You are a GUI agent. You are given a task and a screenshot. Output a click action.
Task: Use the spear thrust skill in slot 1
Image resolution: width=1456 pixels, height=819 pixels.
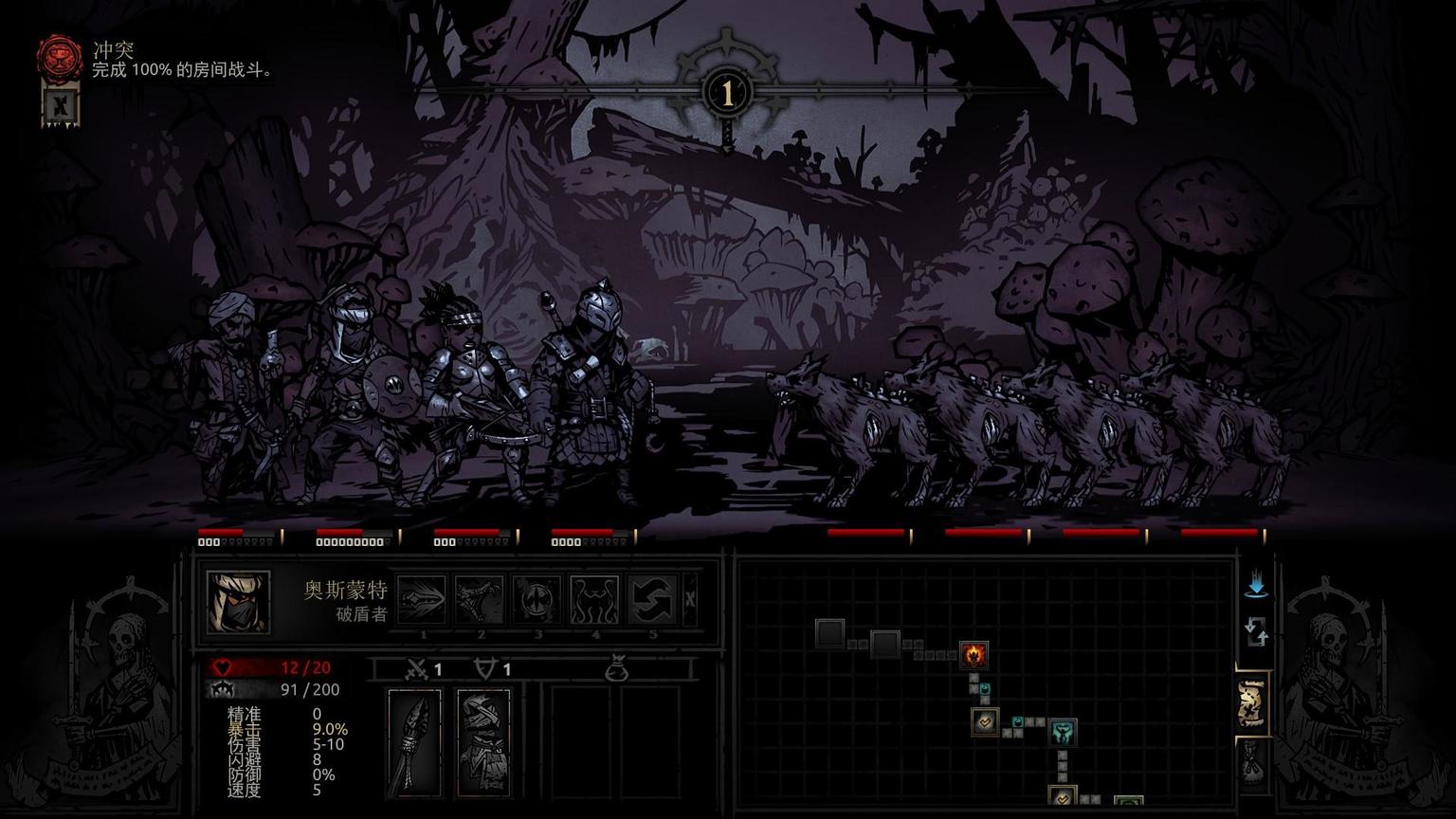(x=423, y=600)
